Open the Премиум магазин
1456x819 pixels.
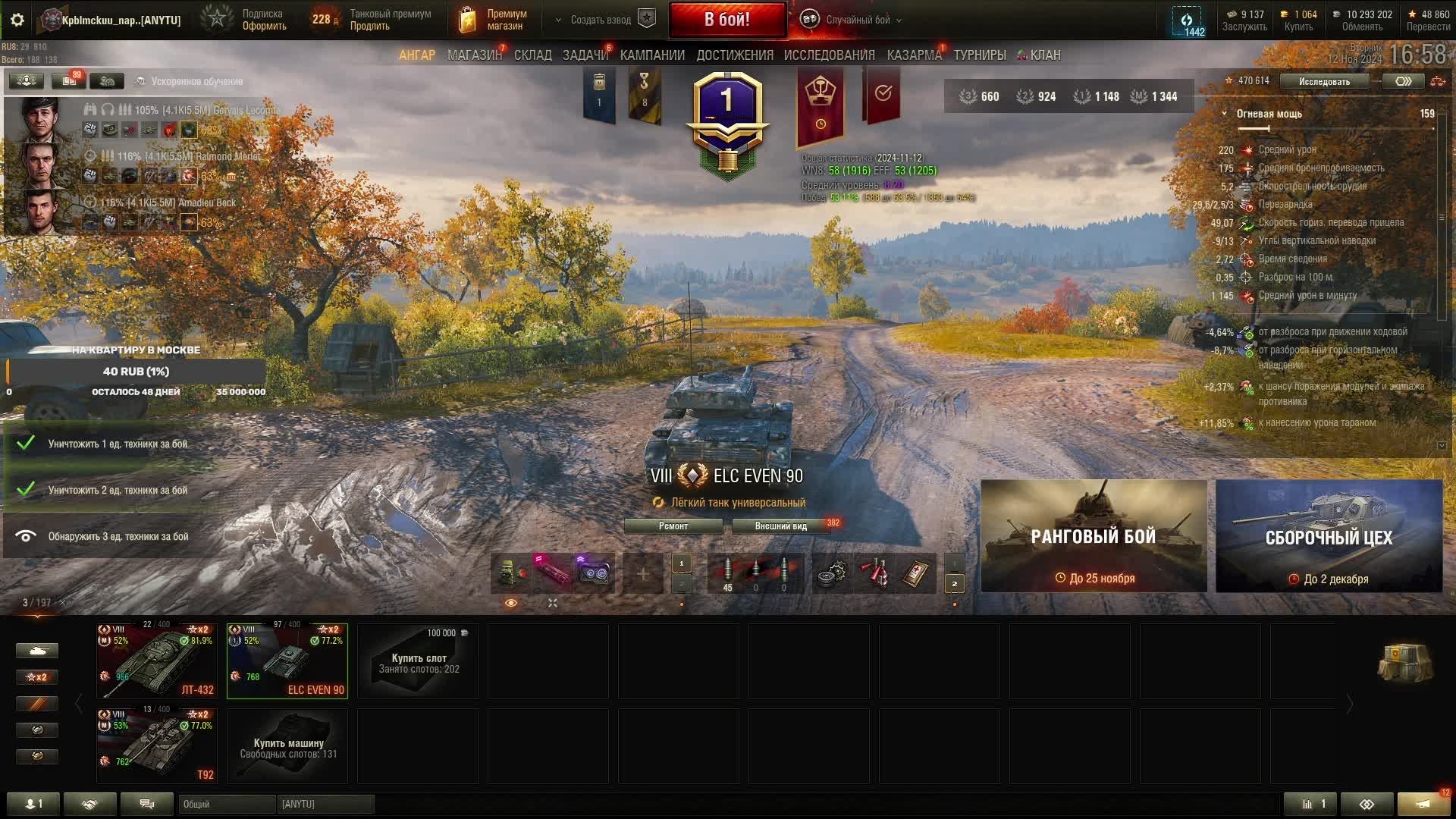493,20
